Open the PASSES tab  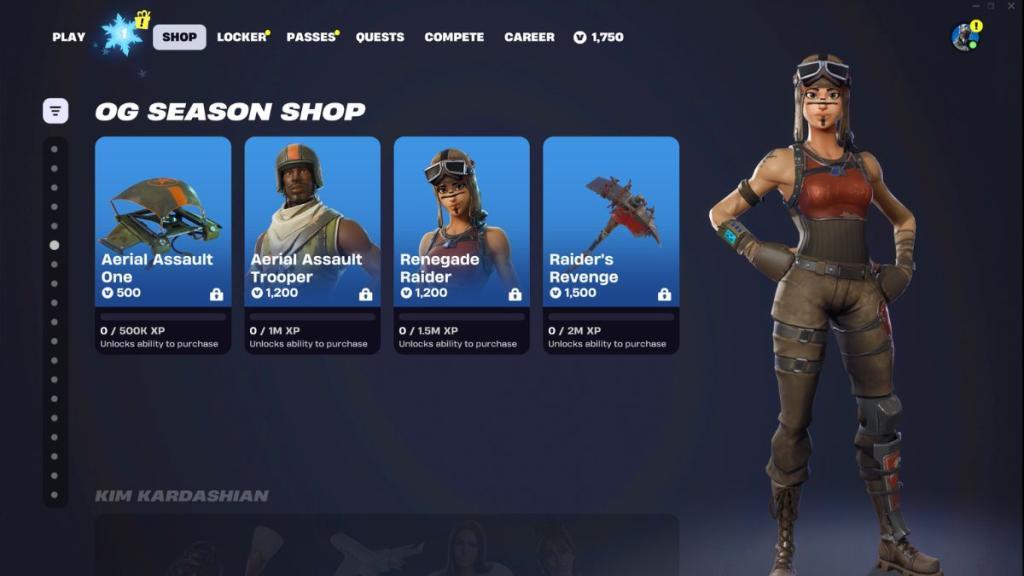click(311, 37)
